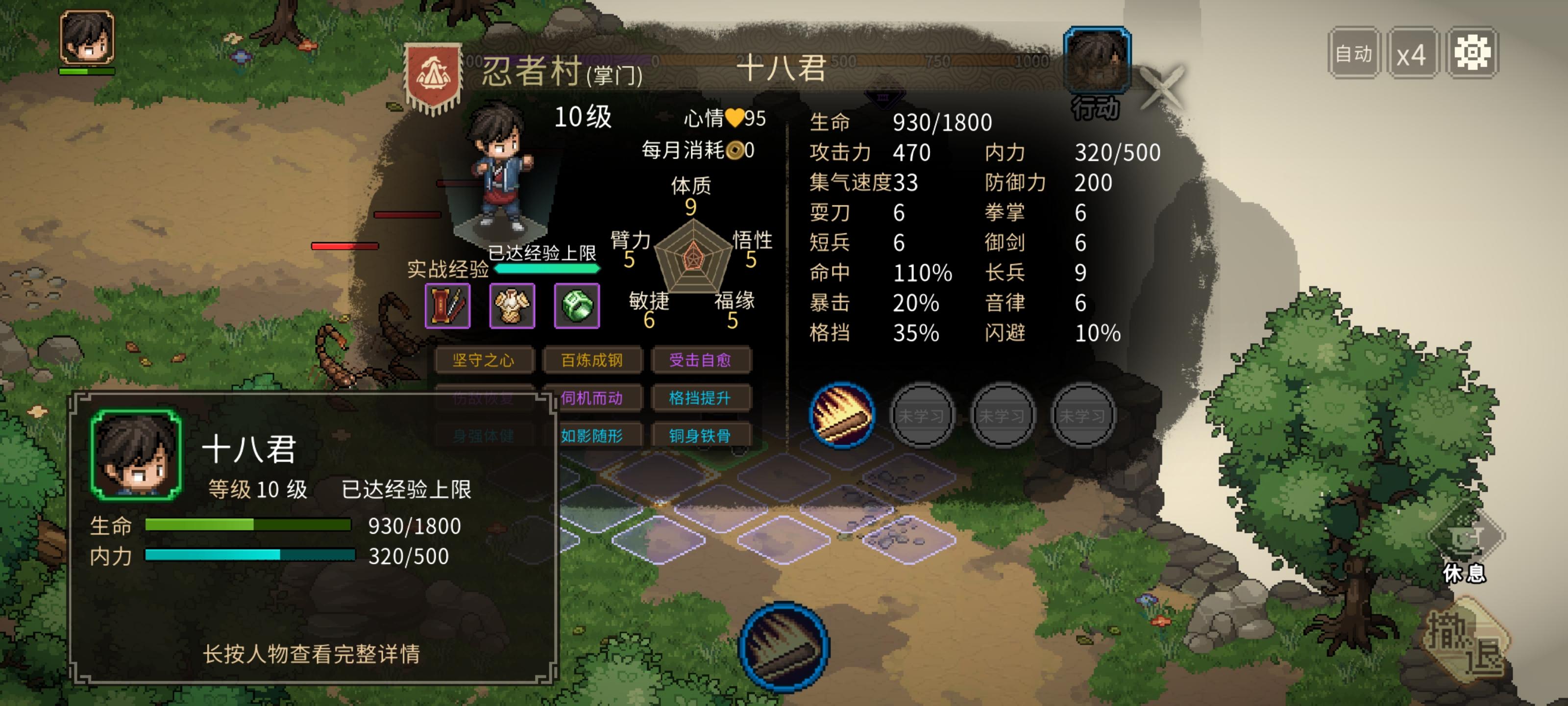Image resolution: width=1568 pixels, height=706 pixels.
Task: Open the golden armor equipment slot
Action: coord(513,305)
